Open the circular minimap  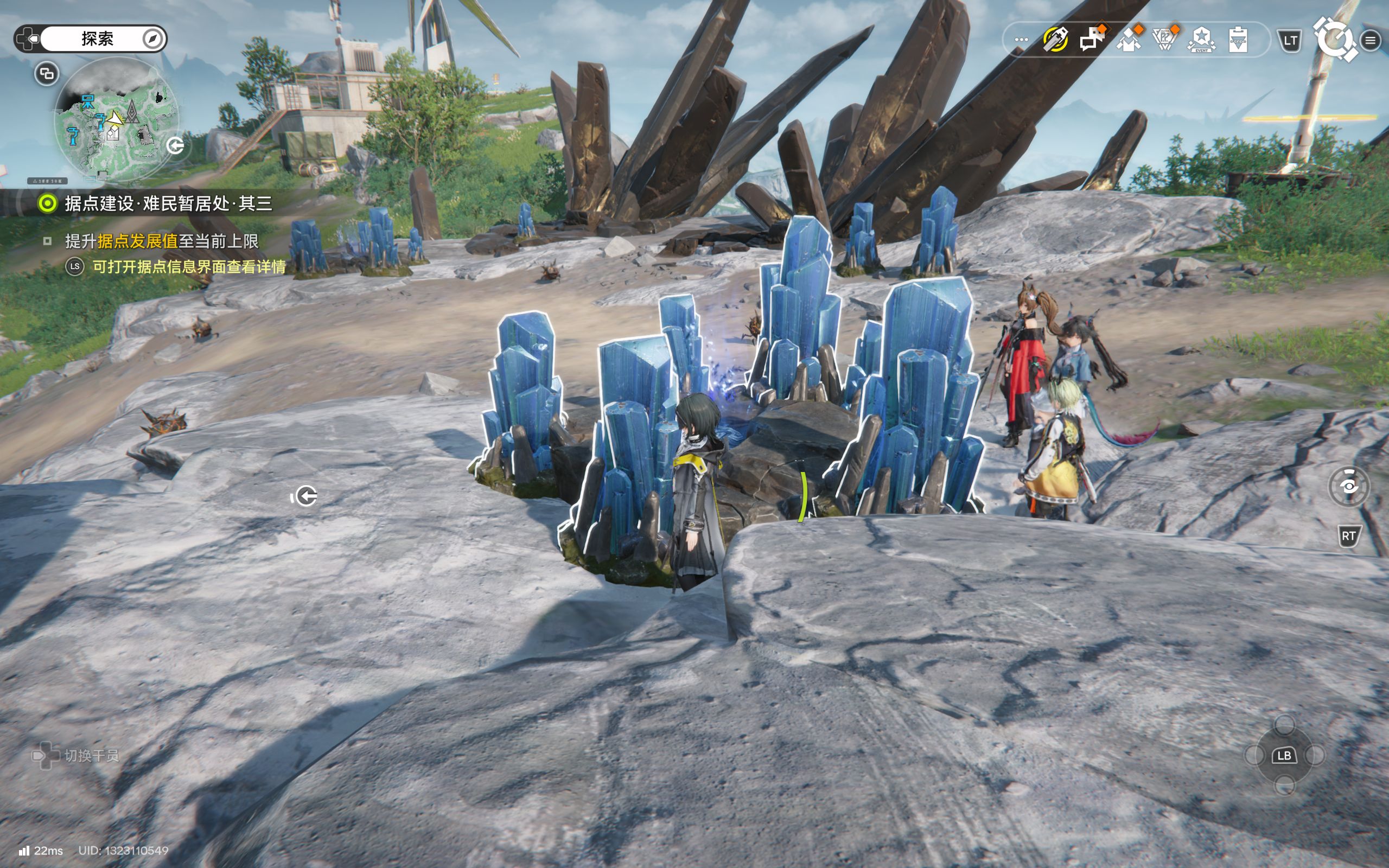[117, 119]
